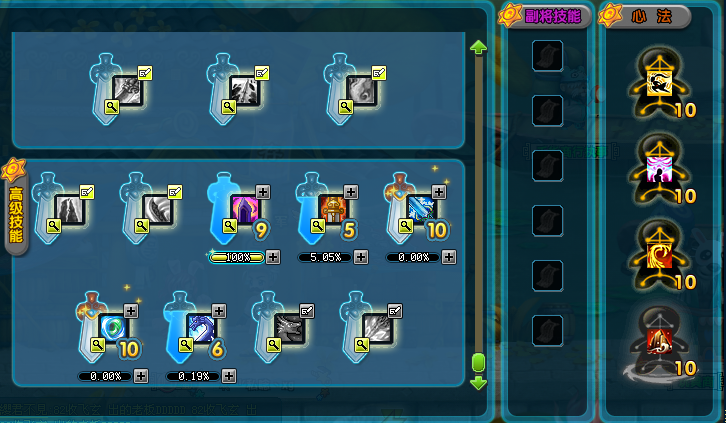The image size is (726, 423).
Task: Open the 高级技能 advanced skills tab
Action: point(17,207)
